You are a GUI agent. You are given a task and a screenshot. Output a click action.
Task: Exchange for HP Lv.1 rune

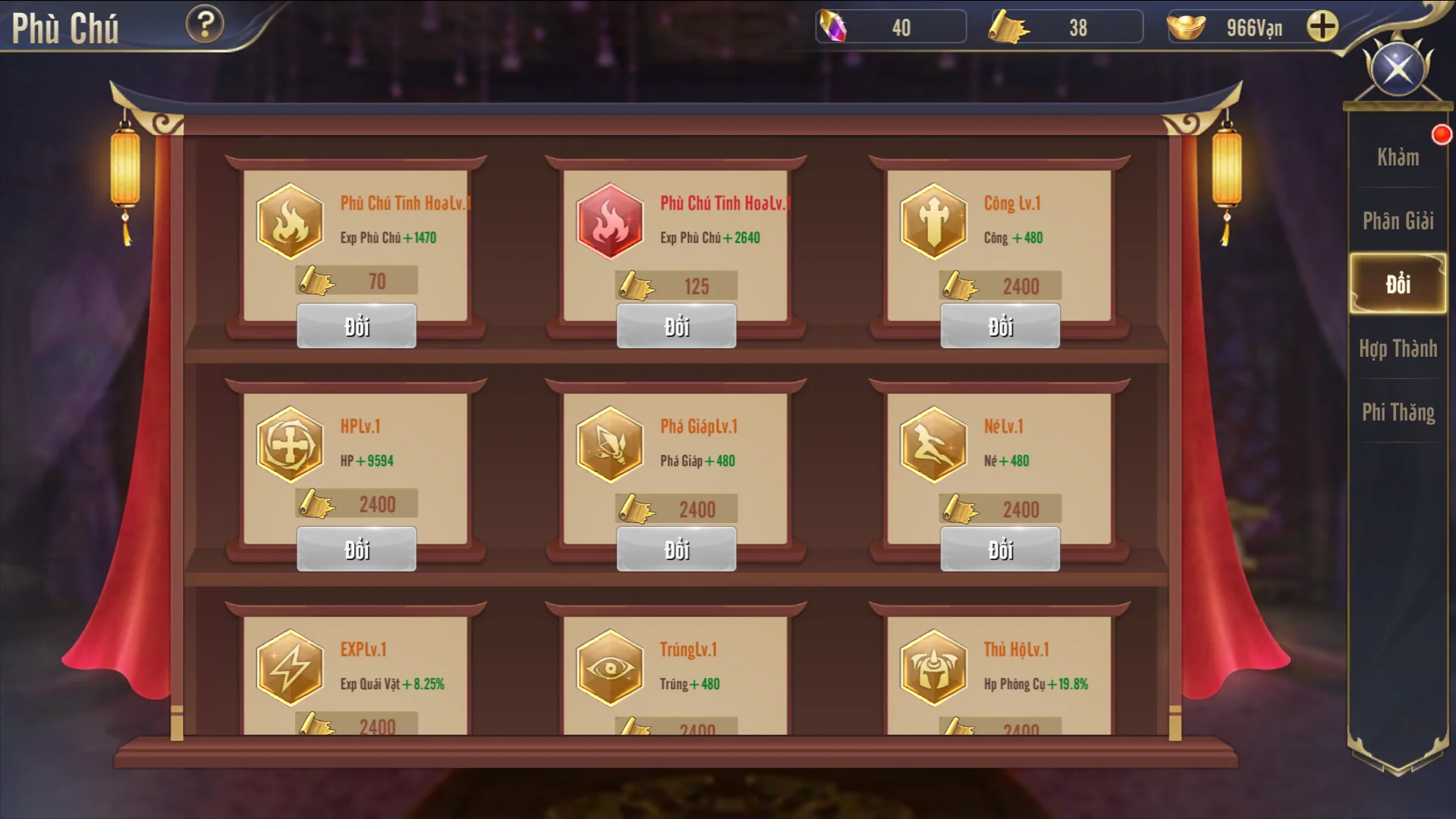[x=357, y=550]
